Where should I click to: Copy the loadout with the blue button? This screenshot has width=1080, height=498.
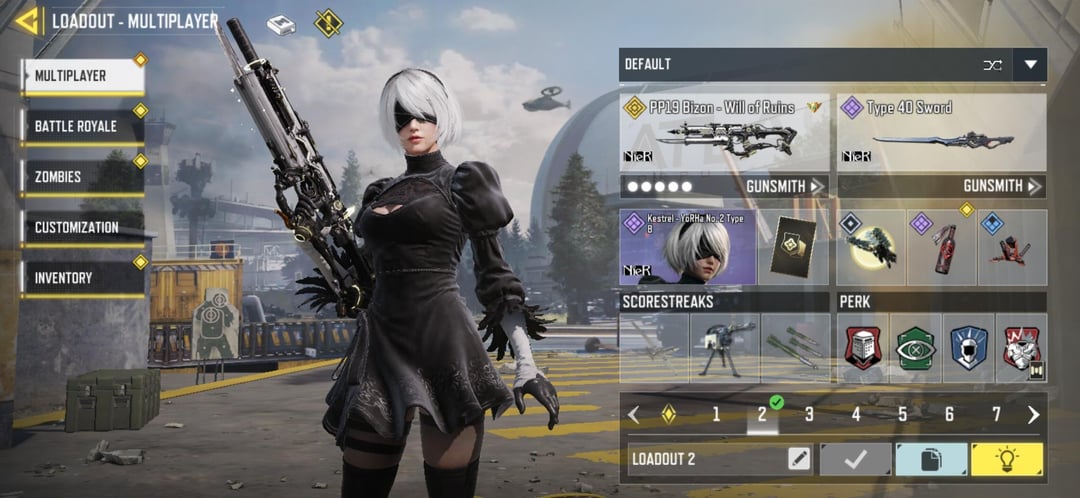(931, 459)
